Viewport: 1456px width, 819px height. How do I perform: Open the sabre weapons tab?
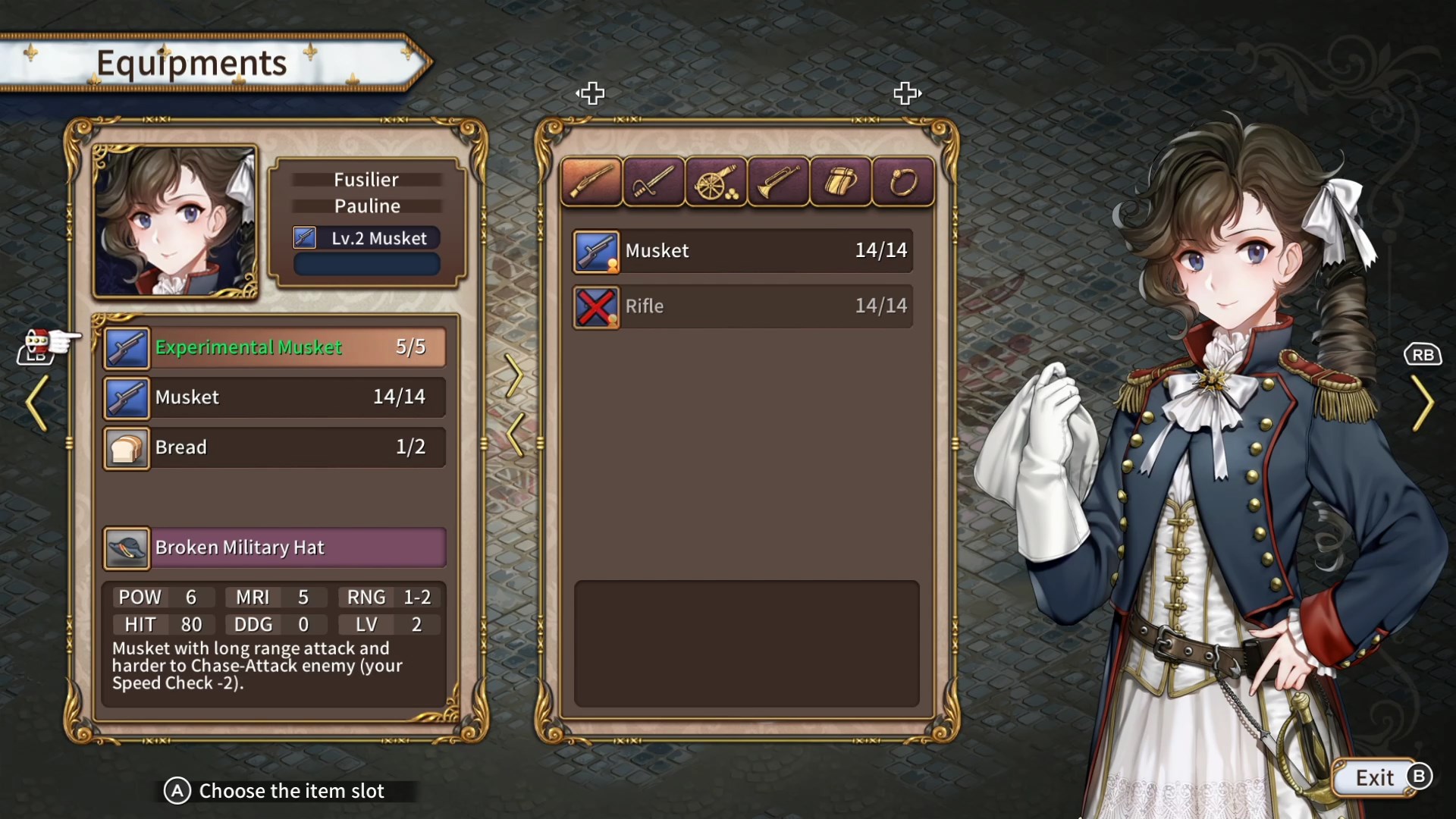(654, 182)
